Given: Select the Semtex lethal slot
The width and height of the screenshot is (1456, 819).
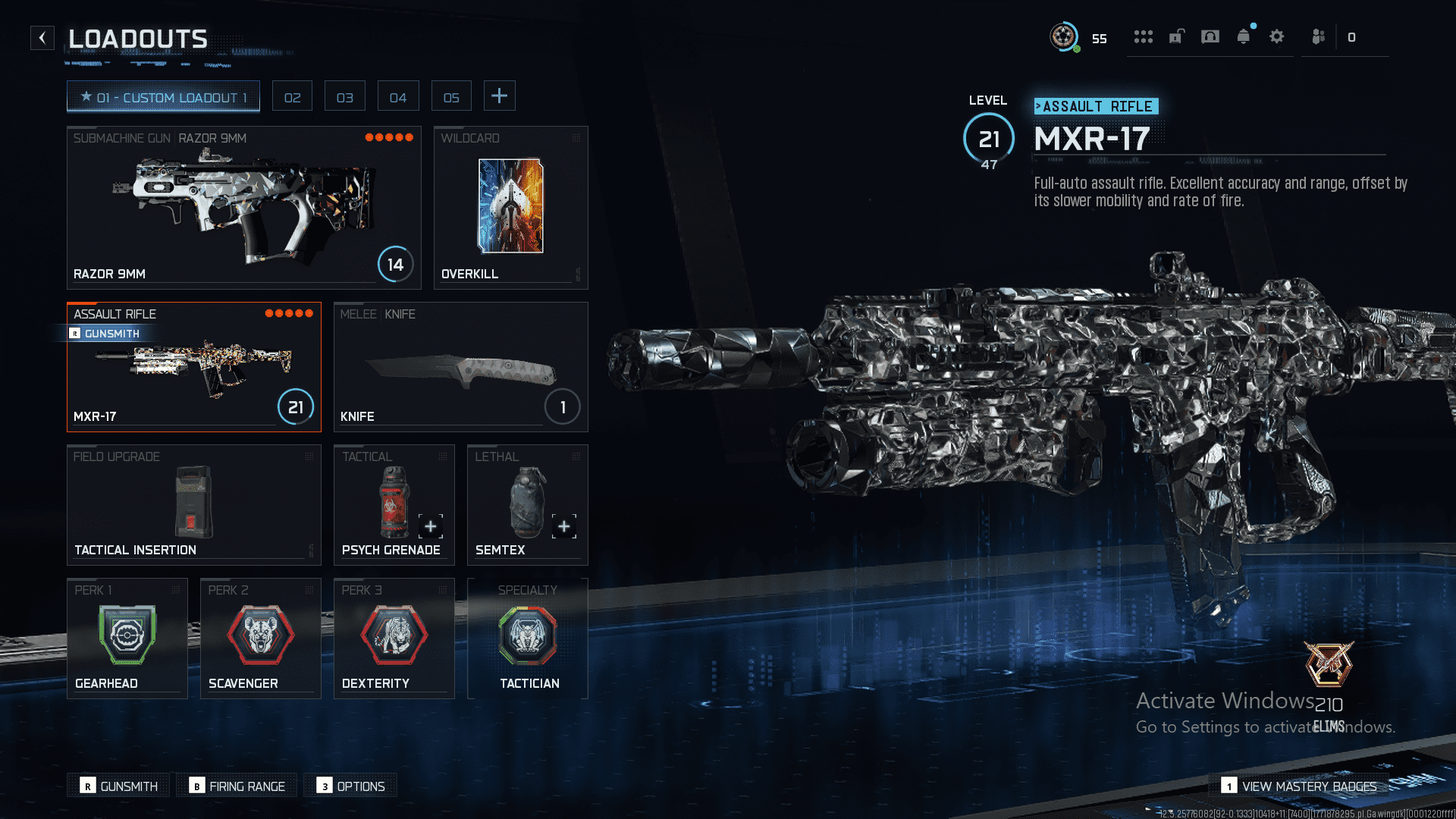Looking at the screenshot, I should tap(527, 505).
